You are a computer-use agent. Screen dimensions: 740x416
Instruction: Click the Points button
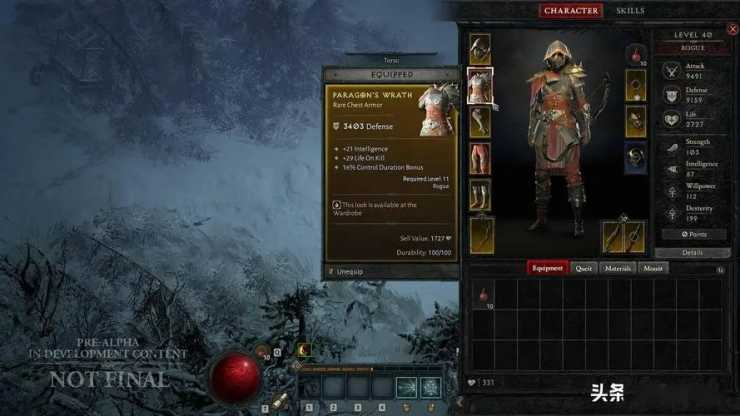tap(692, 234)
